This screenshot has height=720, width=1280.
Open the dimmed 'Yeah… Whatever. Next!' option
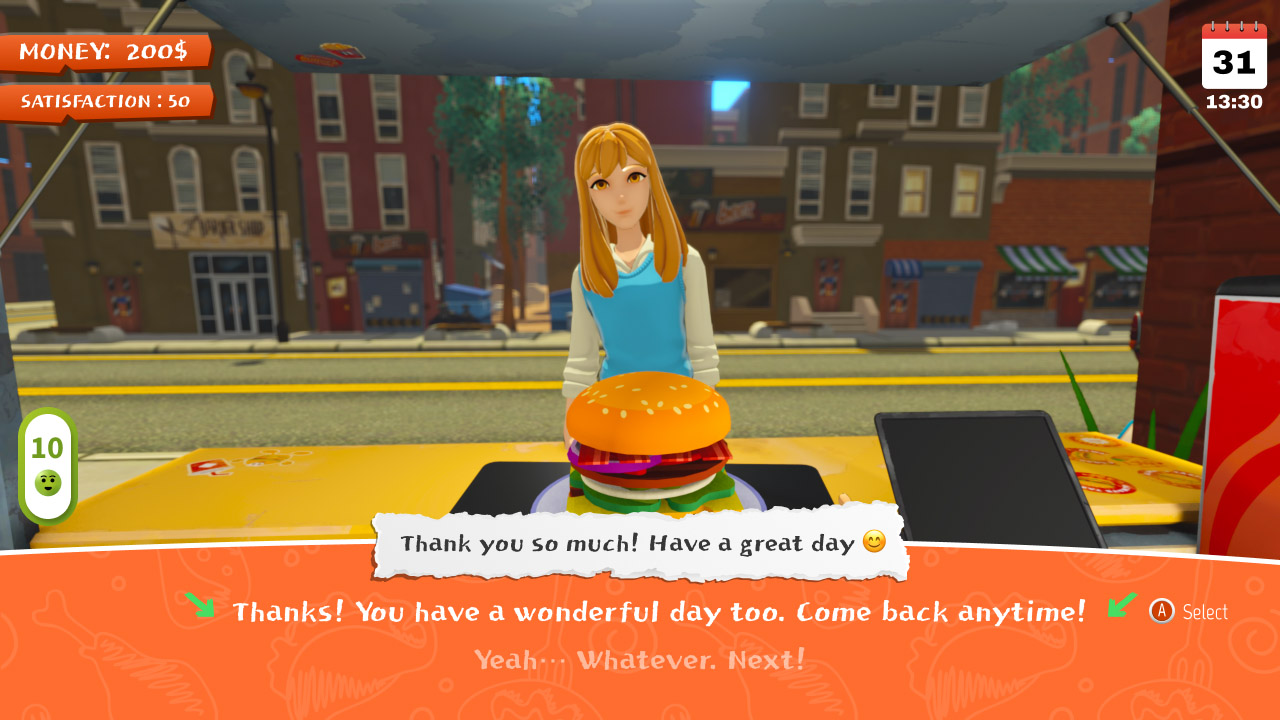640,661
